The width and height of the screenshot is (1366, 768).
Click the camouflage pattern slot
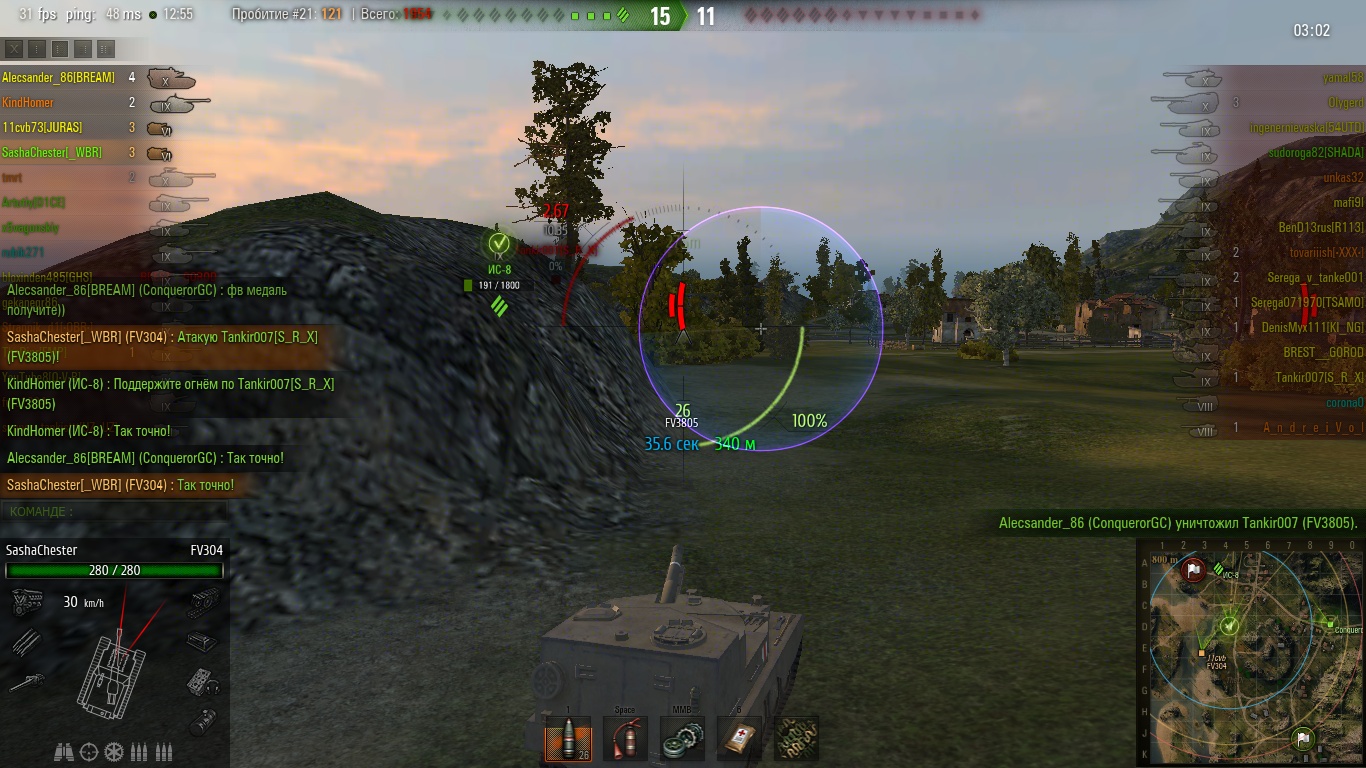796,739
